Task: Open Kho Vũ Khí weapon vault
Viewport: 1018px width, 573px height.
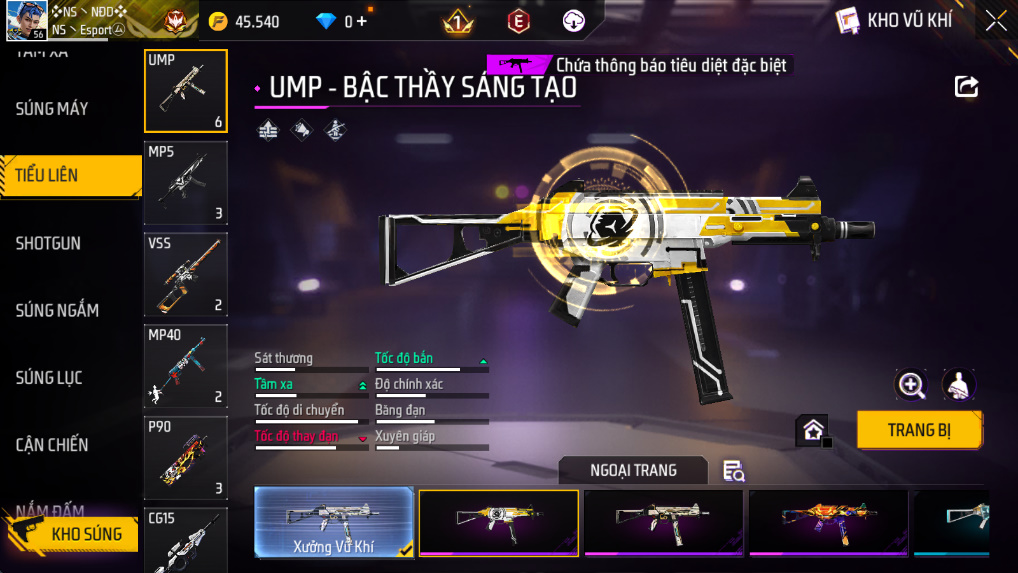Action: pos(895,21)
